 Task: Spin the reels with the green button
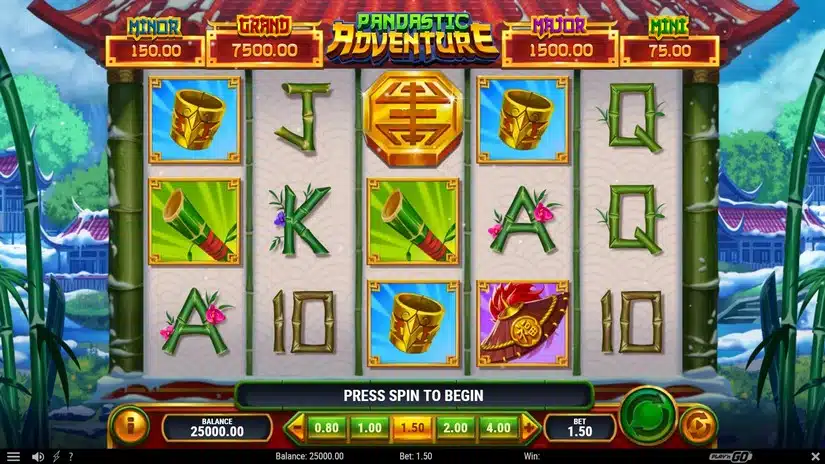click(646, 415)
